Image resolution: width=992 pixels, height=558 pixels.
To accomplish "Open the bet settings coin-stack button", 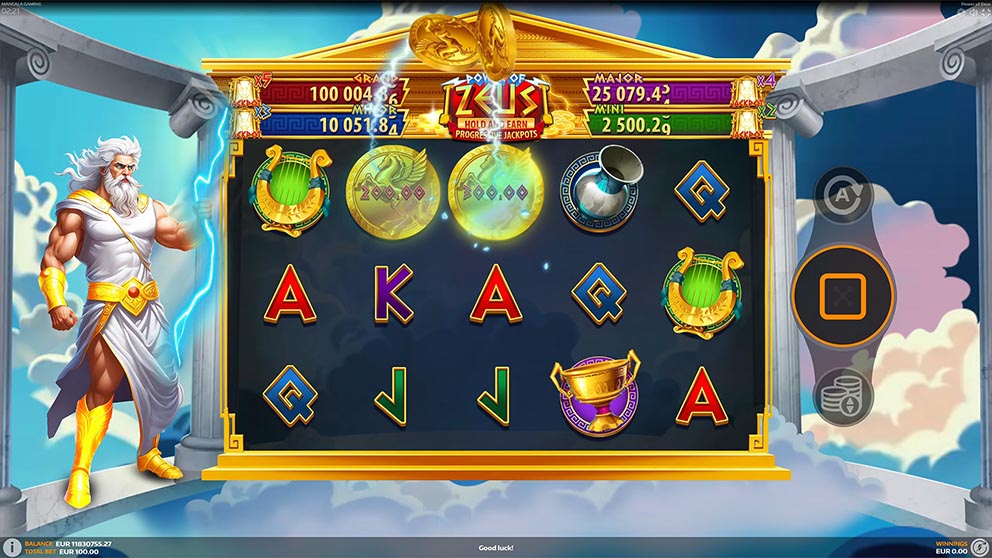I will (842, 395).
